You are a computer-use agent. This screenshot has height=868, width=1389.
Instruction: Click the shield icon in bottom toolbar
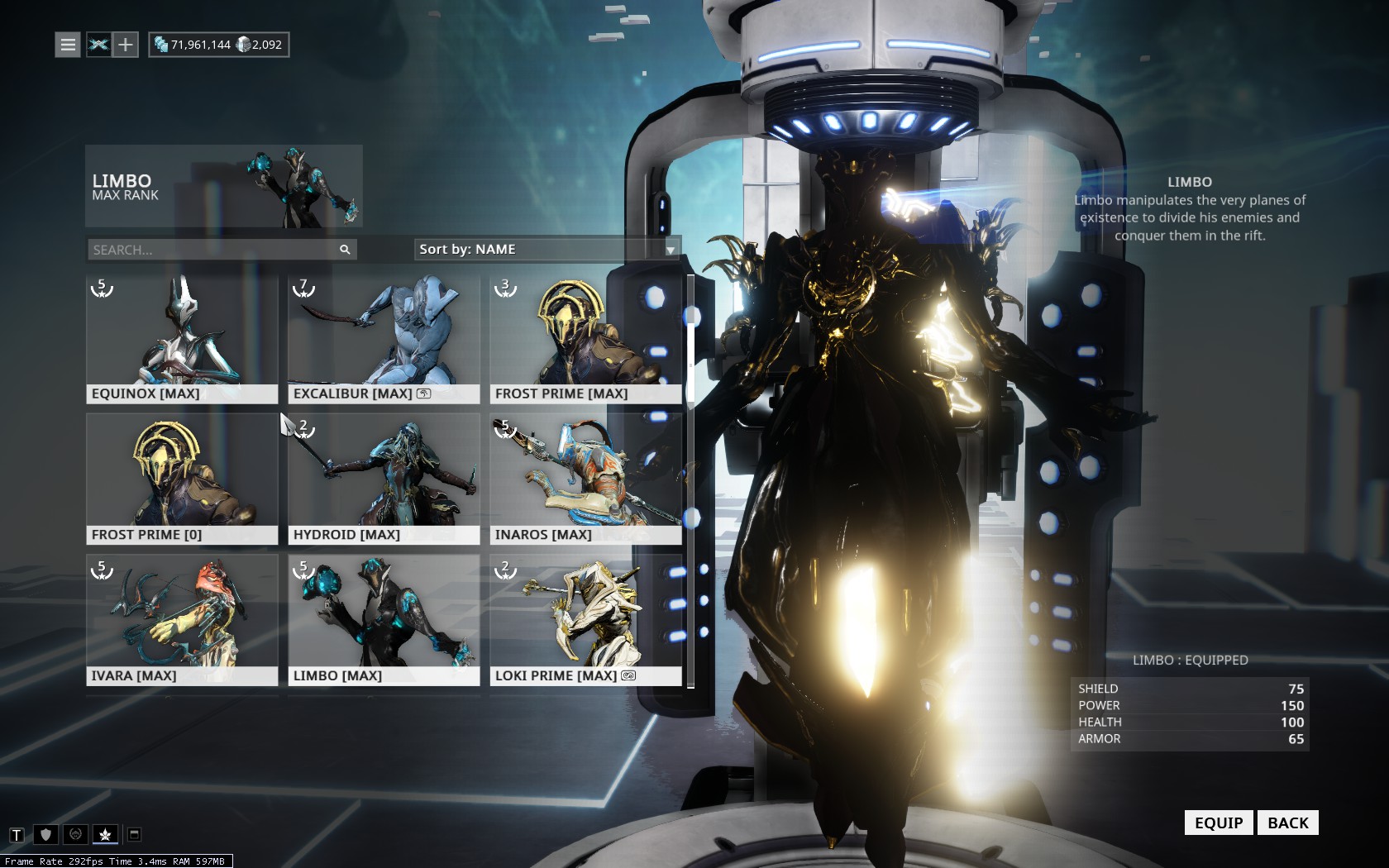click(x=46, y=835)
